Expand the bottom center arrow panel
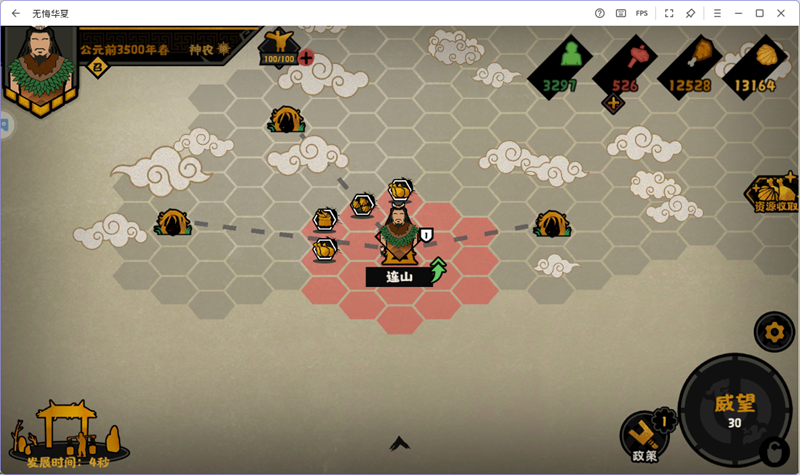This screenshot has height=475, width=800. point(400,442)
